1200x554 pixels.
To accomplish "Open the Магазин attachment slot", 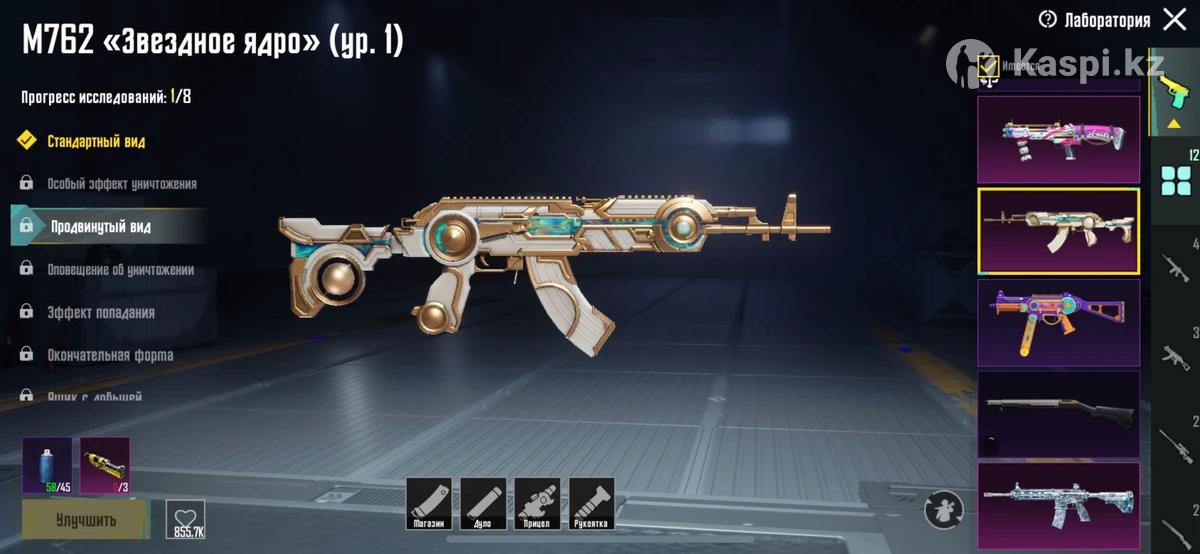I will 429,503.
